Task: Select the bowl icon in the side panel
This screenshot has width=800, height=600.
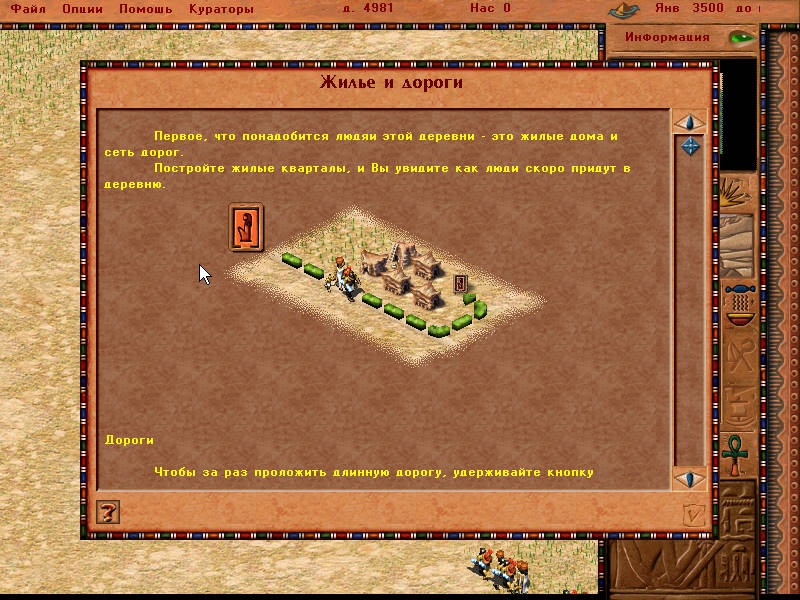Action: tap(740, 305)
